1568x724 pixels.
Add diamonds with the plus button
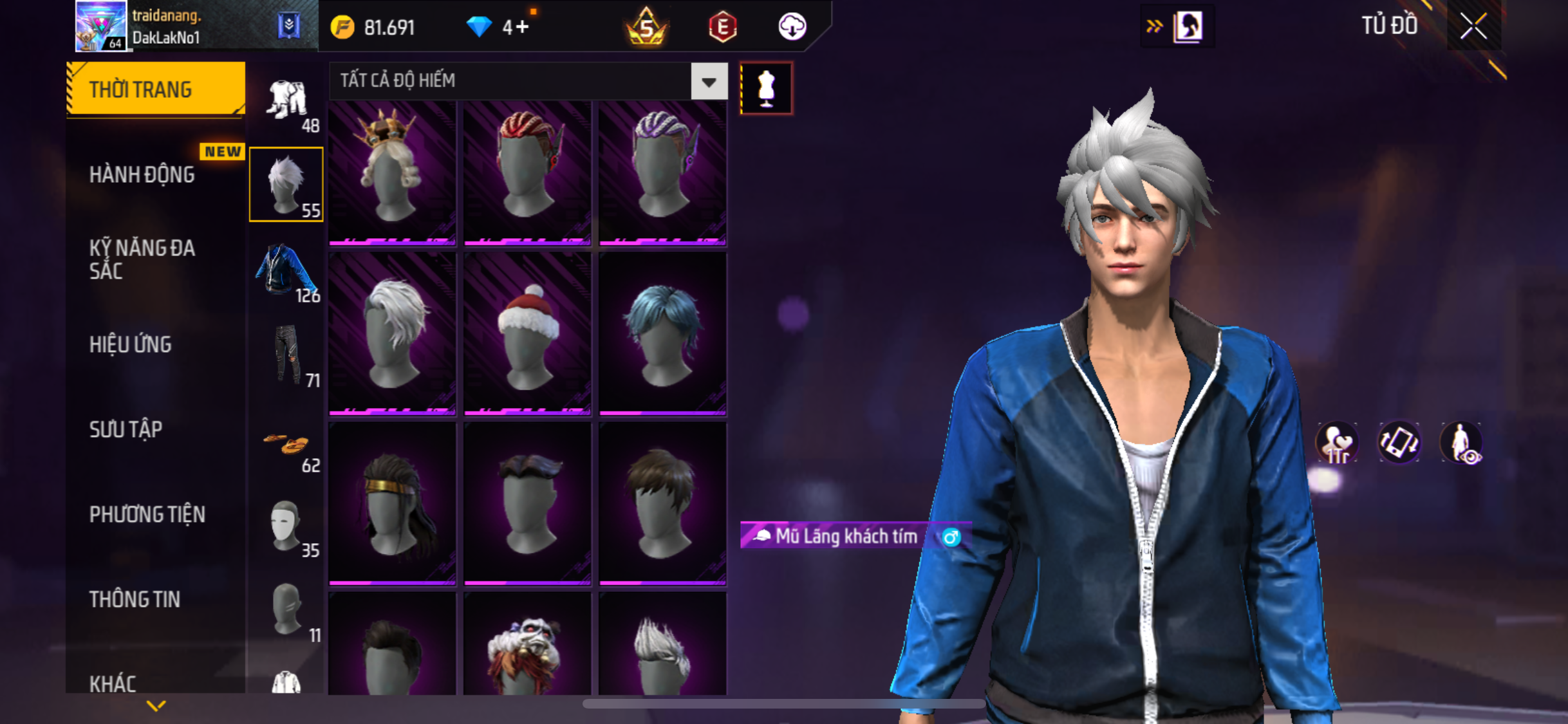(522, 27)
